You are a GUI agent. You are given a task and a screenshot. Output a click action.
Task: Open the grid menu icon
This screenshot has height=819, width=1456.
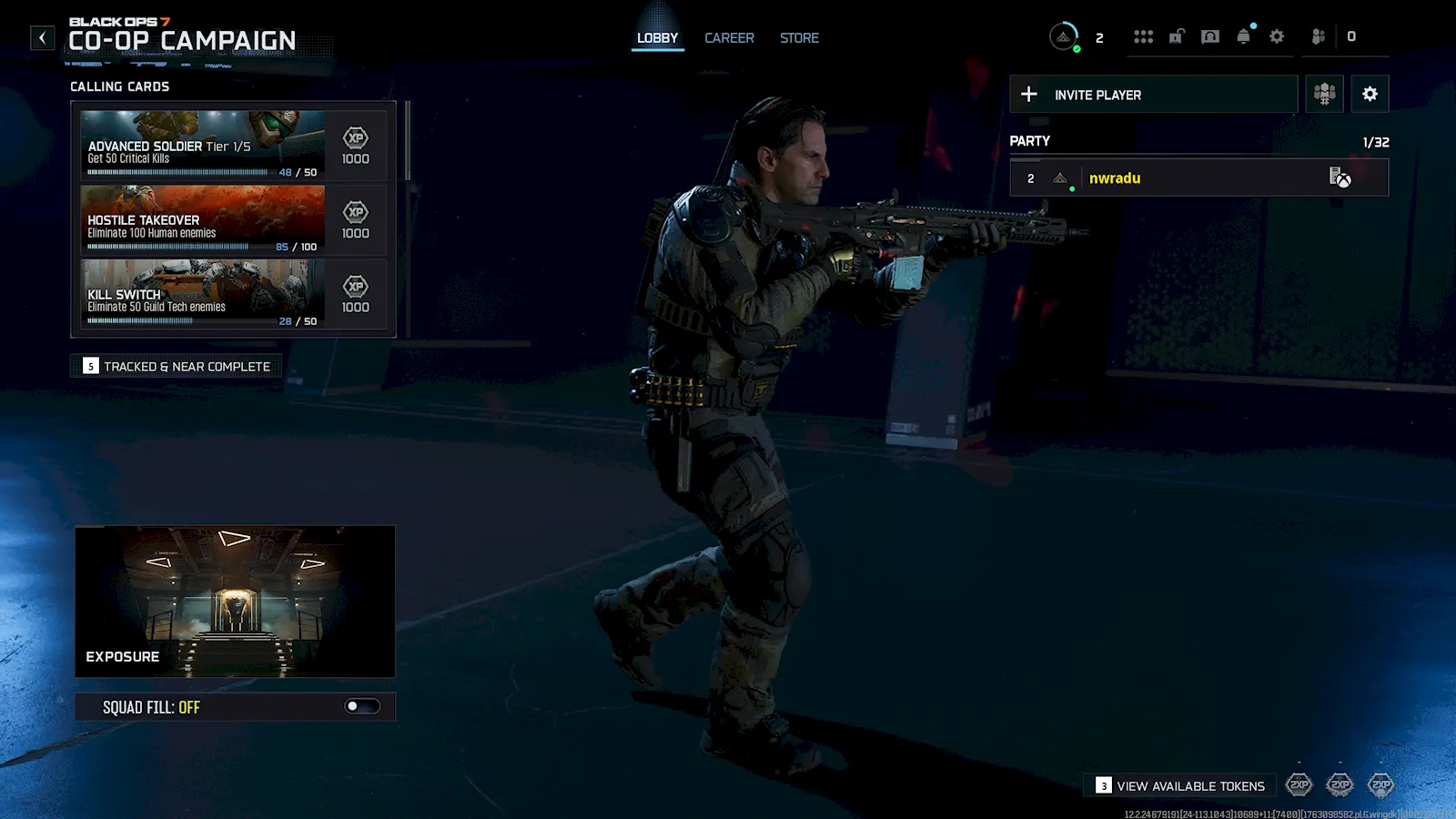pyautogui.click(x=1143, y=37)
